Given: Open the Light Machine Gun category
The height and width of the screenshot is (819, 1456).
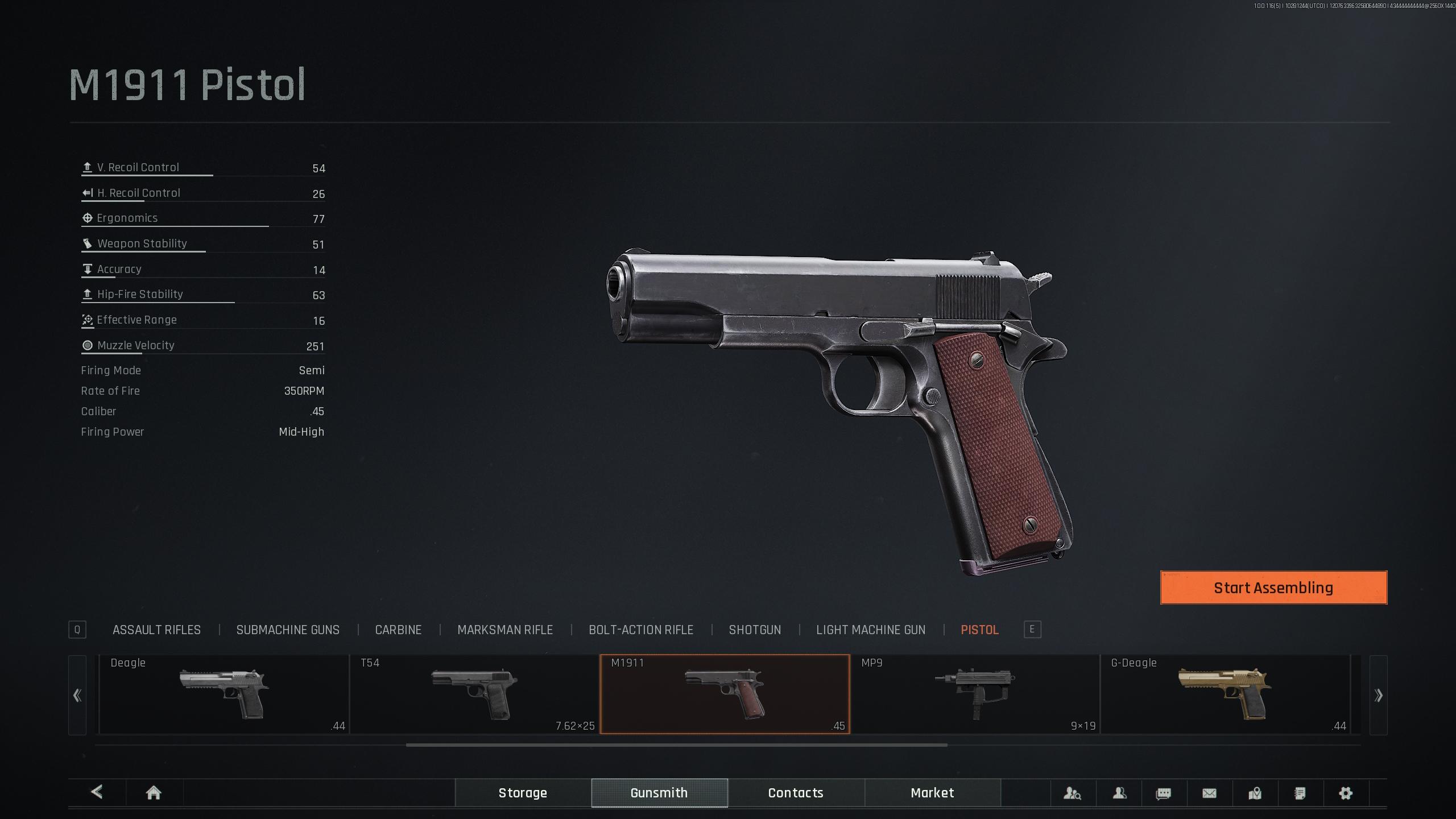Looking at the screenshot, I should (871, 630).
